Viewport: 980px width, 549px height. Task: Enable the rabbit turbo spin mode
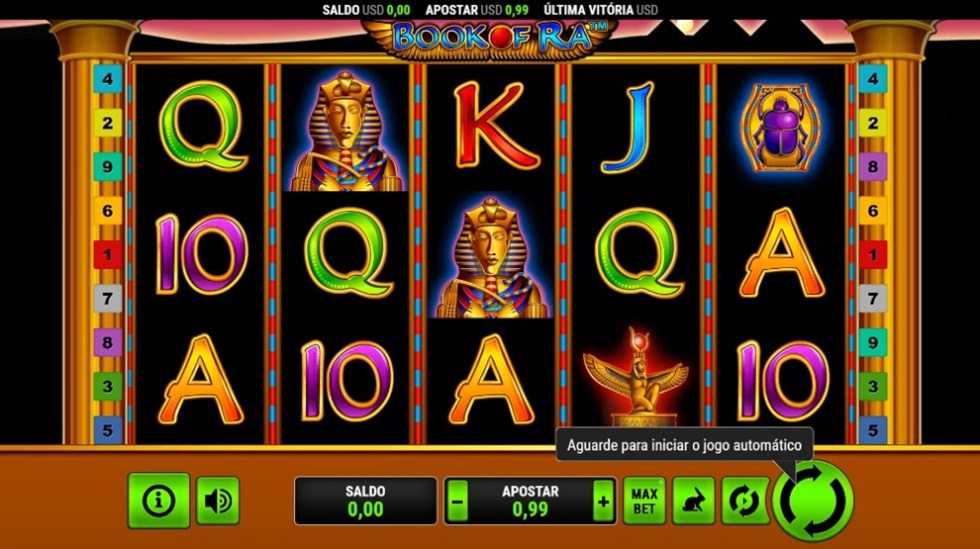(x=694, y=501)
